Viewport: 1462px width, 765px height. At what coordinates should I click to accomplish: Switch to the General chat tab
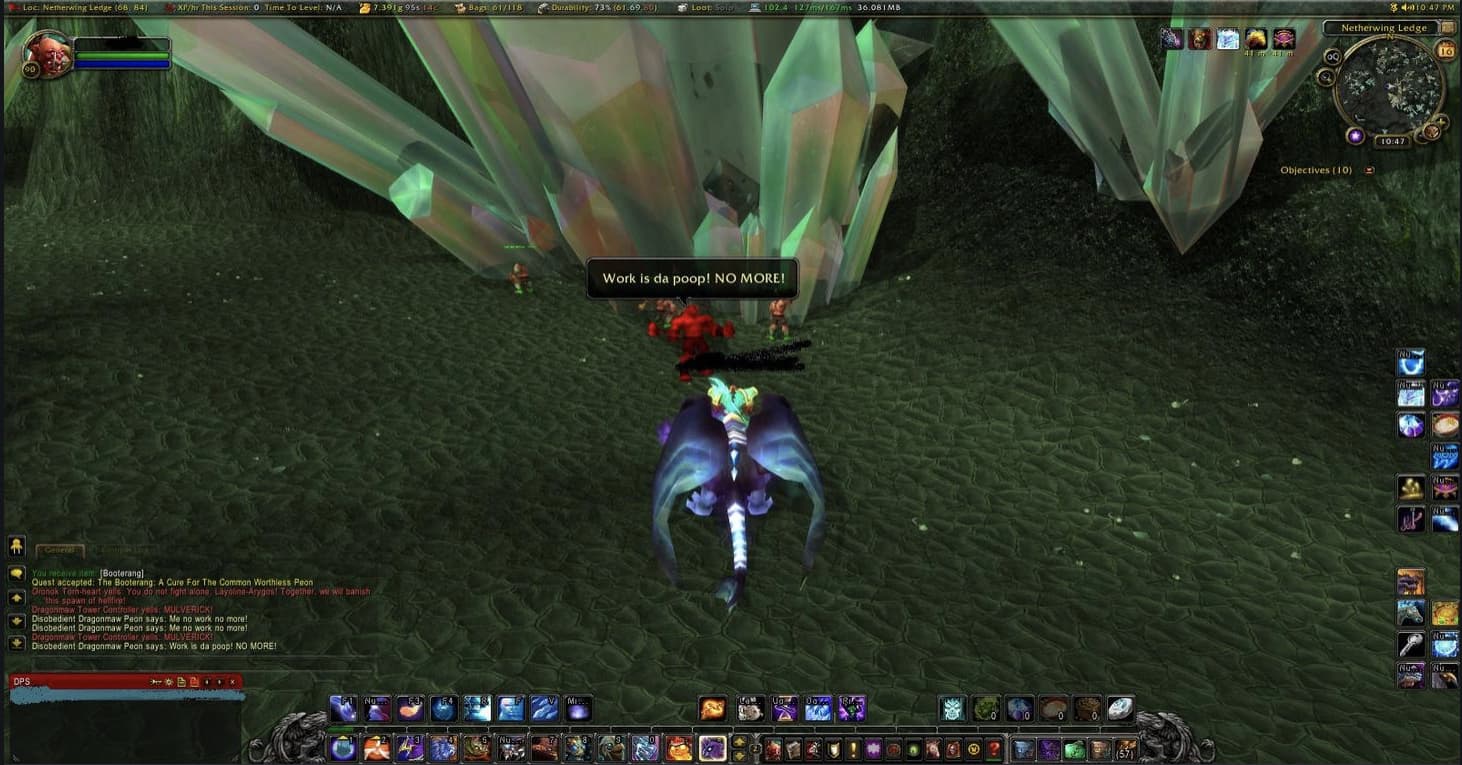pos(61,548)
